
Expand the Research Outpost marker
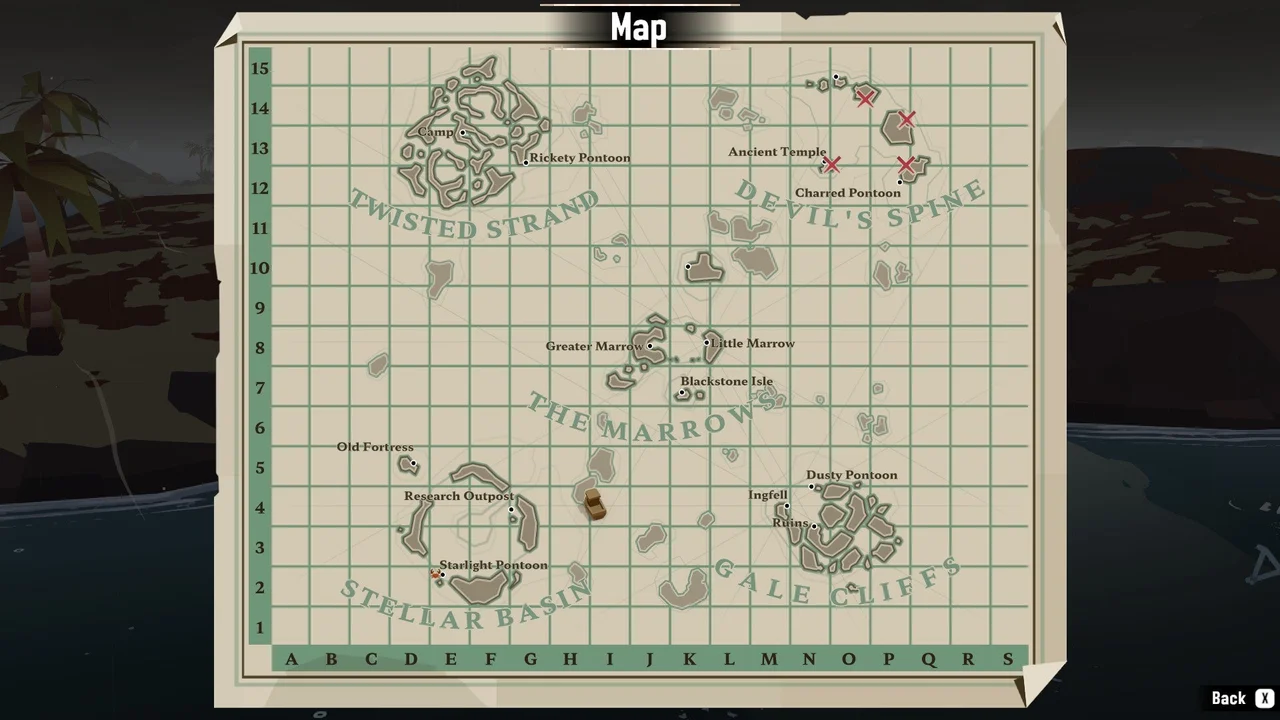512,510
